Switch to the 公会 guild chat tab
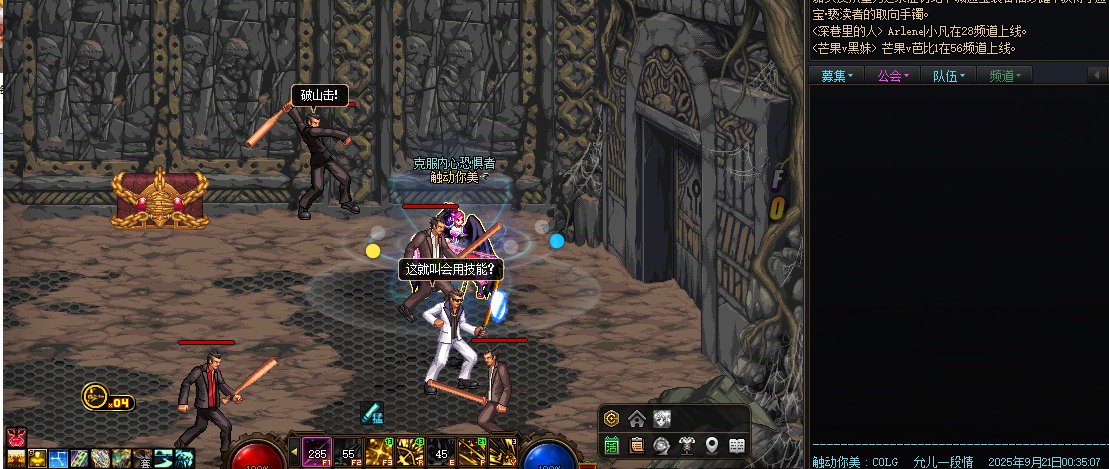The height and width of the screenshot is (469, 1109). coord(893,76)
